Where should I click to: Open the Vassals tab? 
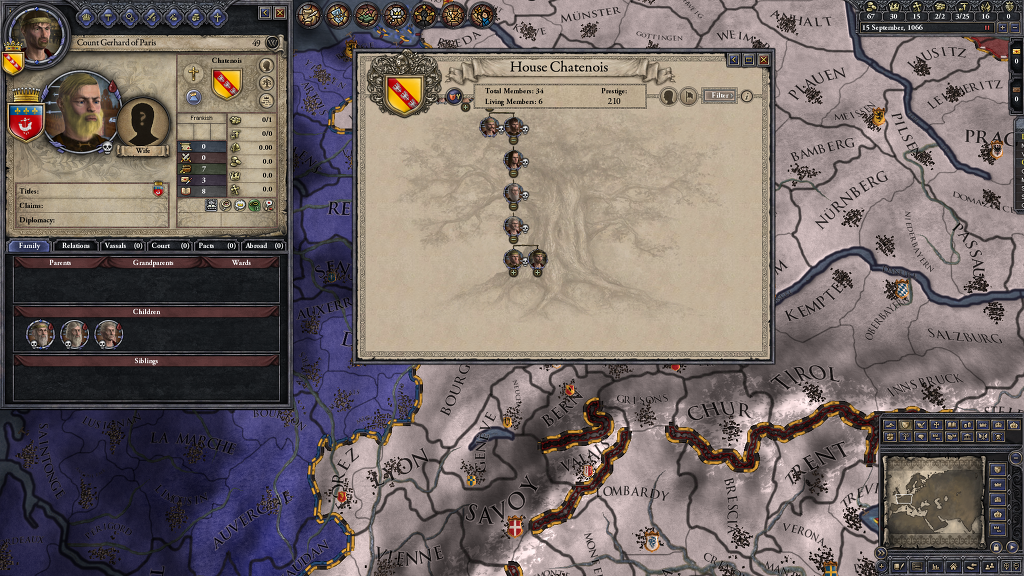tap(122, 245)
